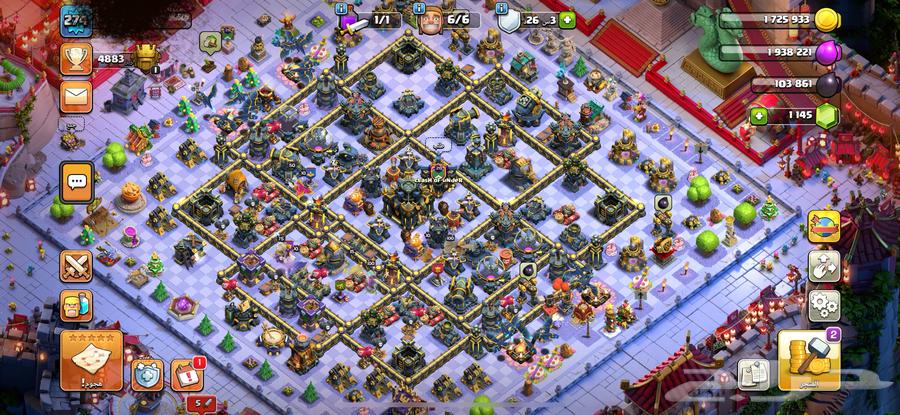Tap the gold coin resource icon
The height and width of the screenshot is (415, 900).
coord(827,19)
